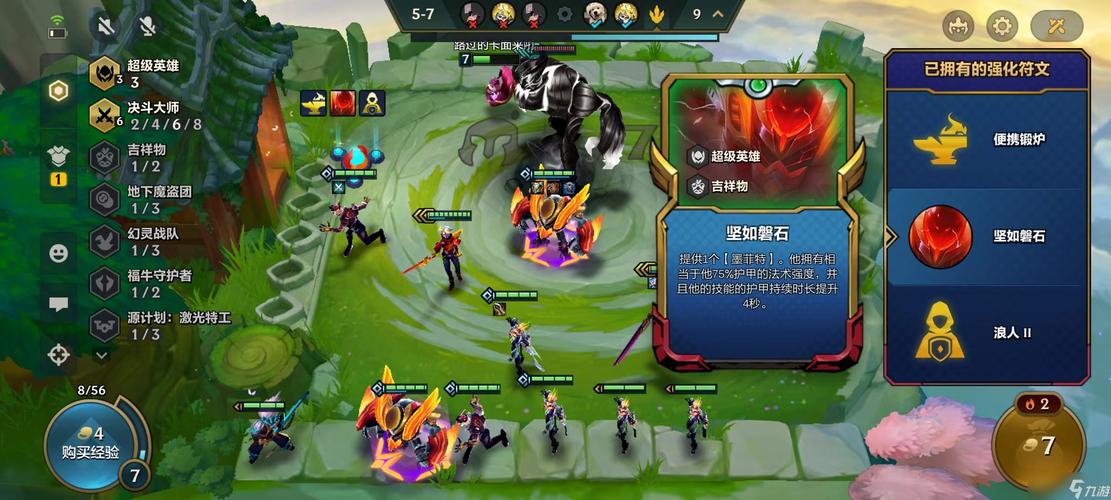Open the chat speech bubble
Viewport: 1111px width, 500px height.
pos(59,304)
